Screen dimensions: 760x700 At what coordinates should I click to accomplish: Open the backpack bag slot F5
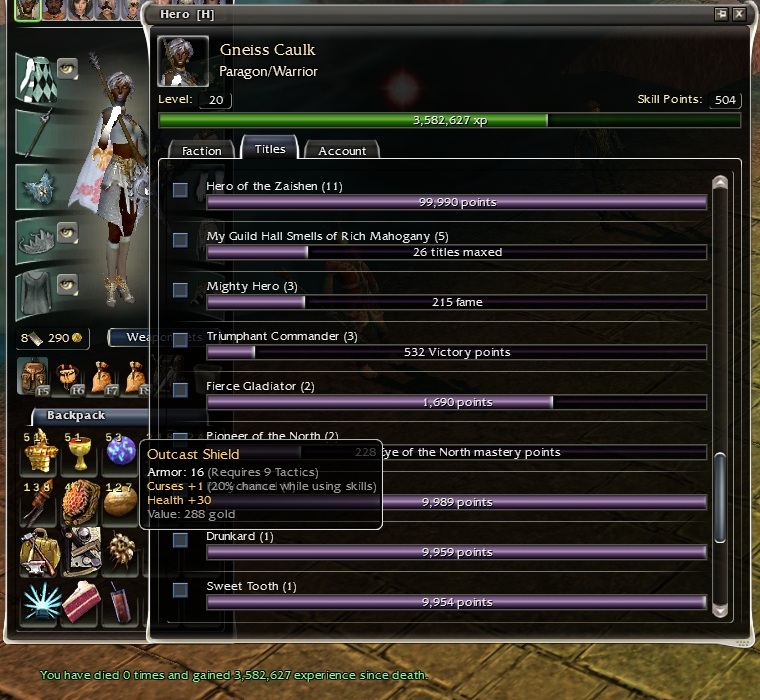coord(34,375)
